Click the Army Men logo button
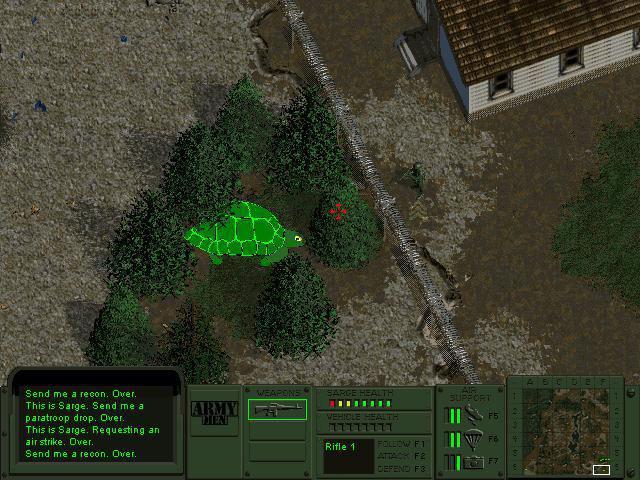This screenshot has width=640, height=480. point(213,412)
